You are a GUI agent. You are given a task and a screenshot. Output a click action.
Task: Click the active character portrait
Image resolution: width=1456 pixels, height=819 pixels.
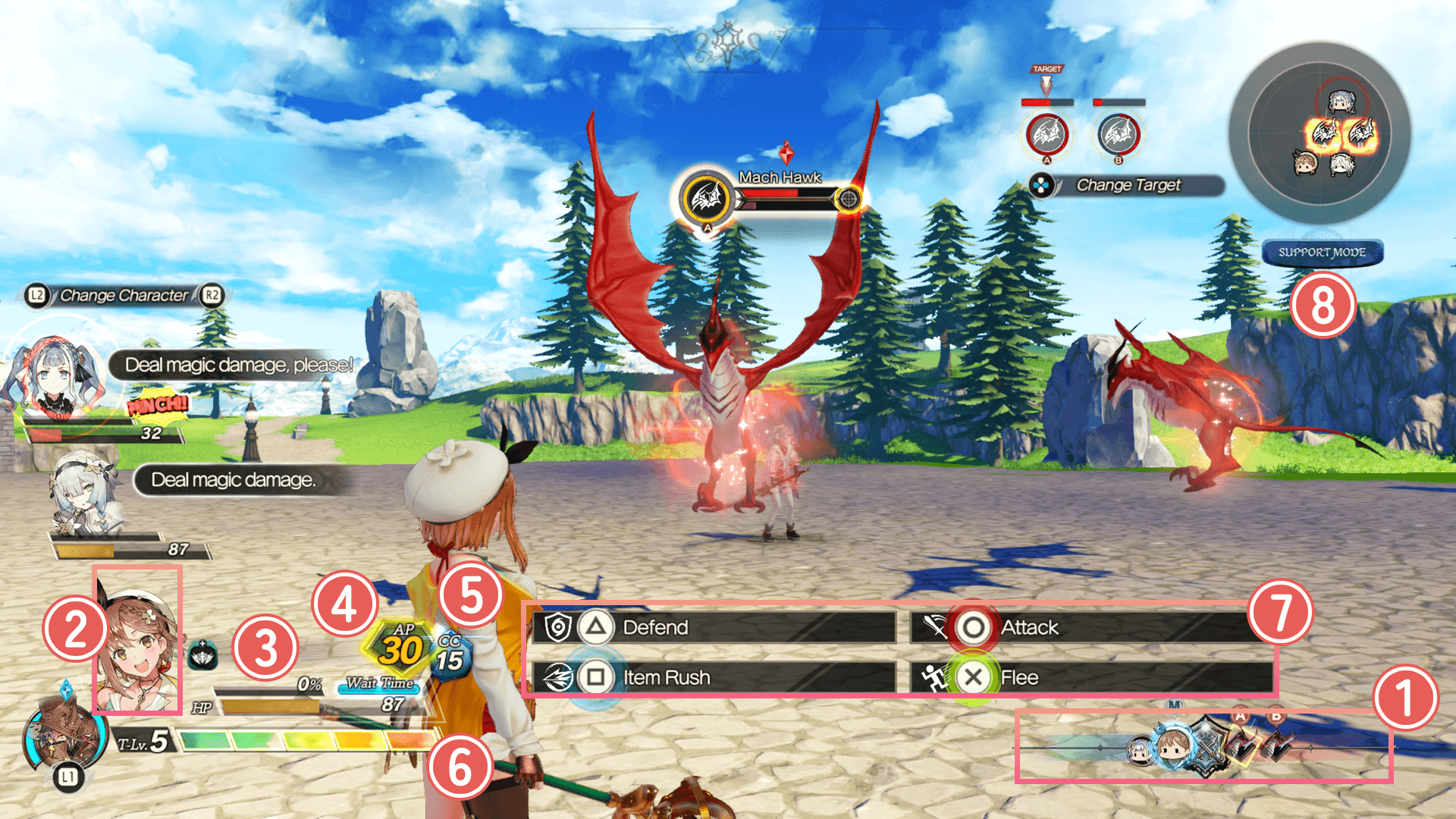(137, 641)
